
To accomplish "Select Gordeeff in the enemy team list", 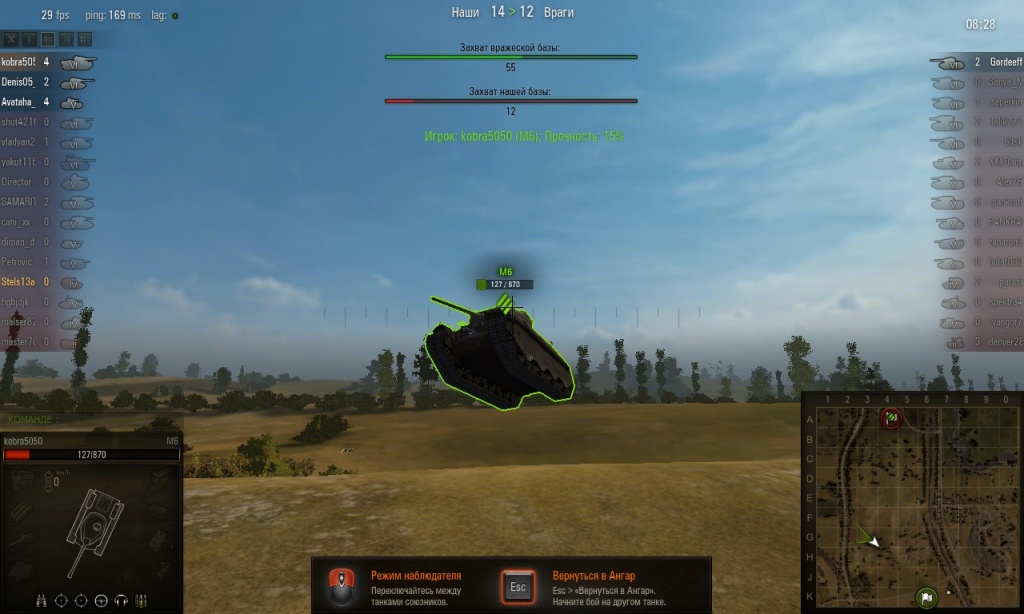I will [1004, 62].
